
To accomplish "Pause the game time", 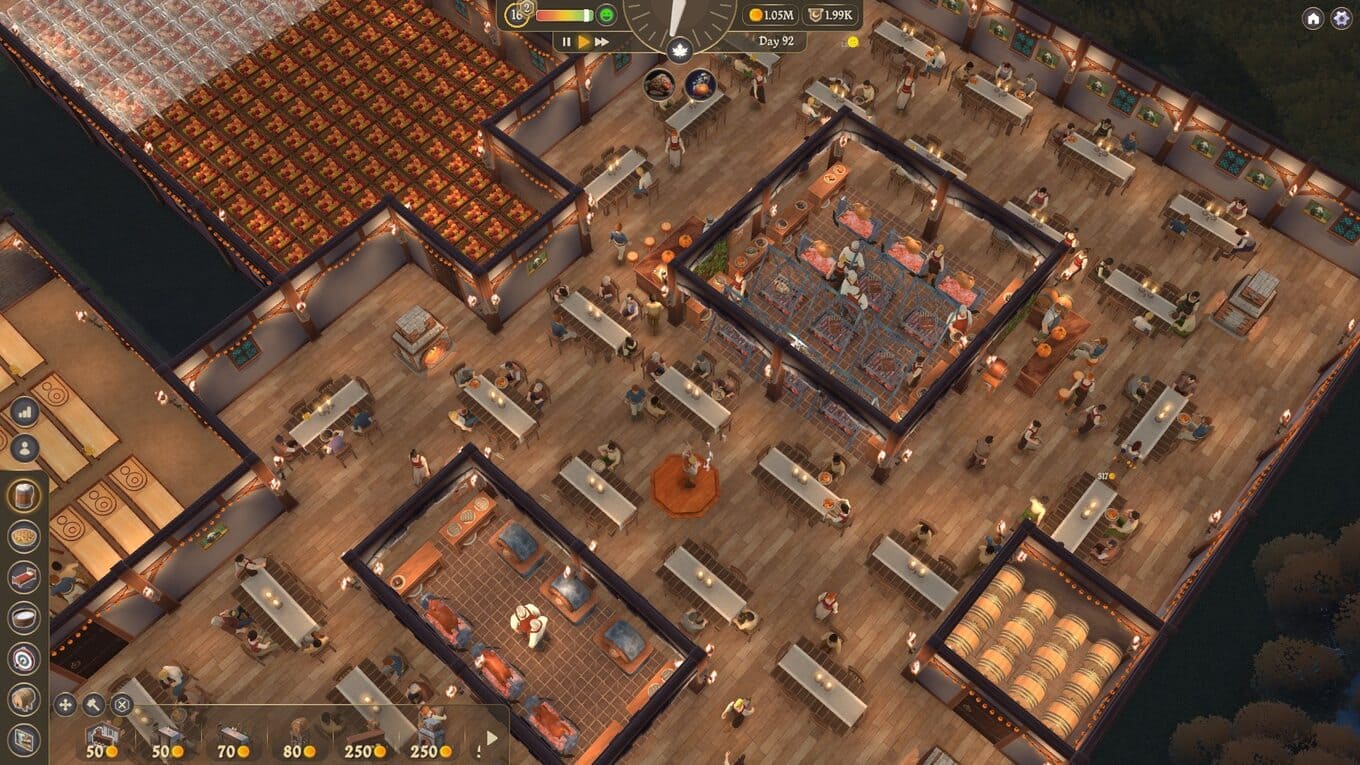I will pos(567,42).
